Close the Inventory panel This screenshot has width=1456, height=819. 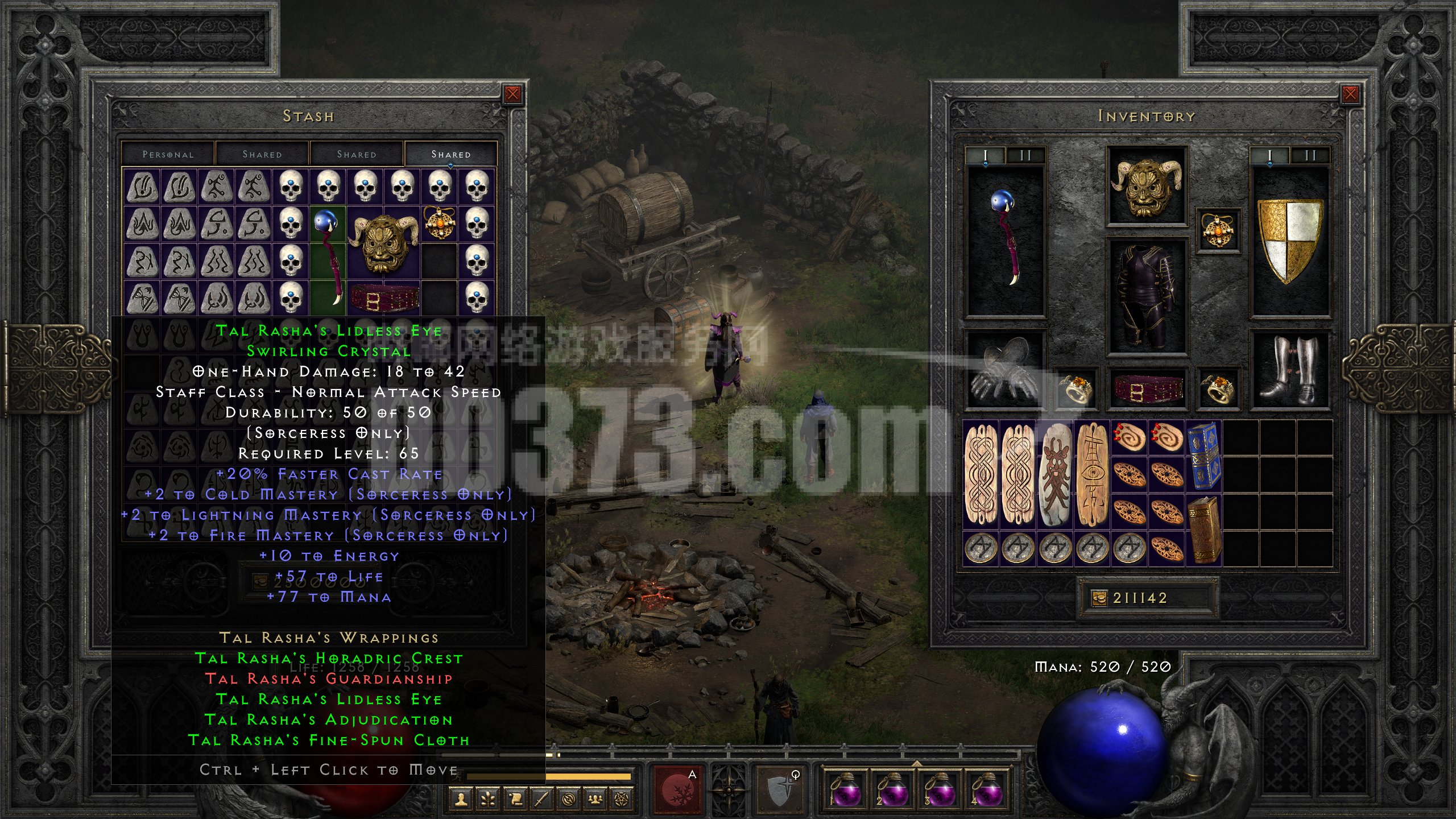1350,94
